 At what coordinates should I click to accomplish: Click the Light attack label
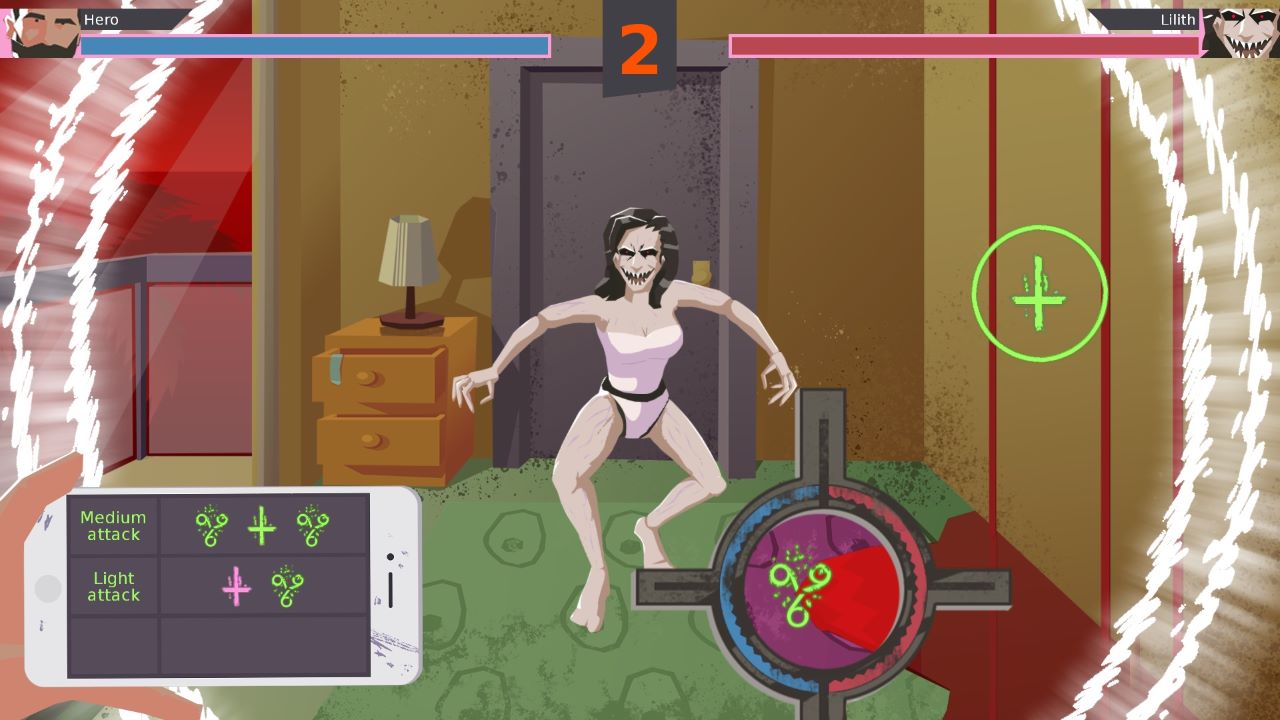pyautogui.click(x=113, y=586)
